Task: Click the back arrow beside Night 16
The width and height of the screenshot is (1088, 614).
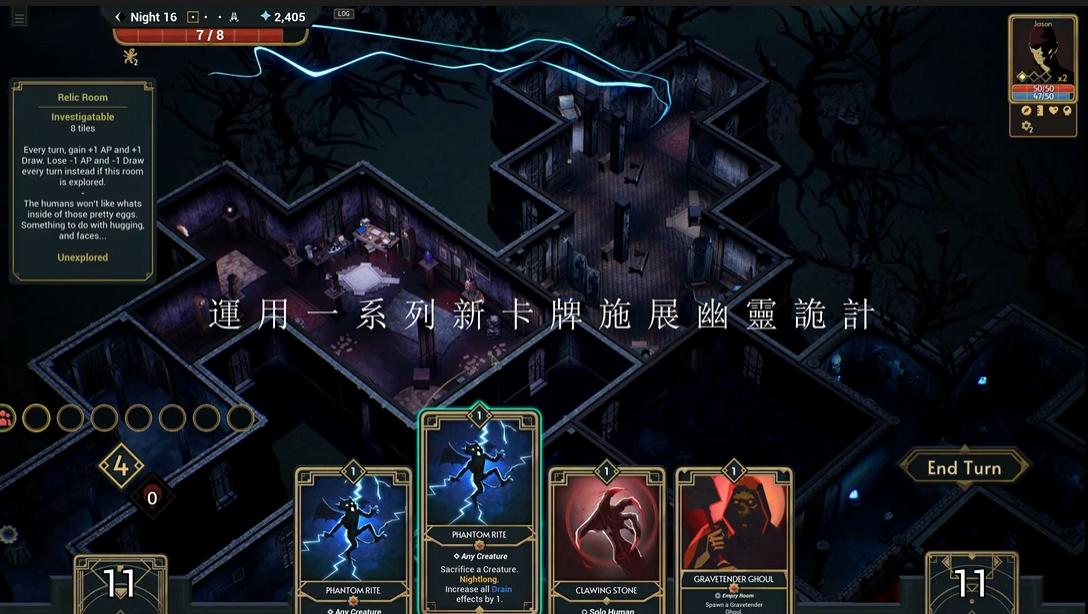Action: click(x=118, y=17)
